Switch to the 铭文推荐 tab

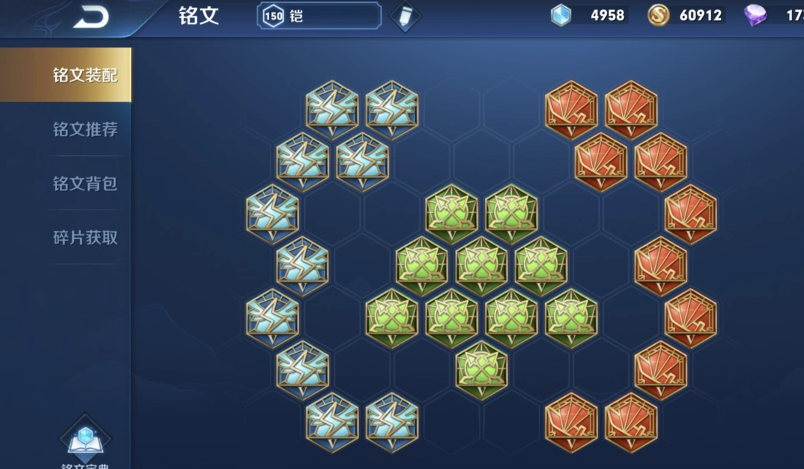coord(84,130)
